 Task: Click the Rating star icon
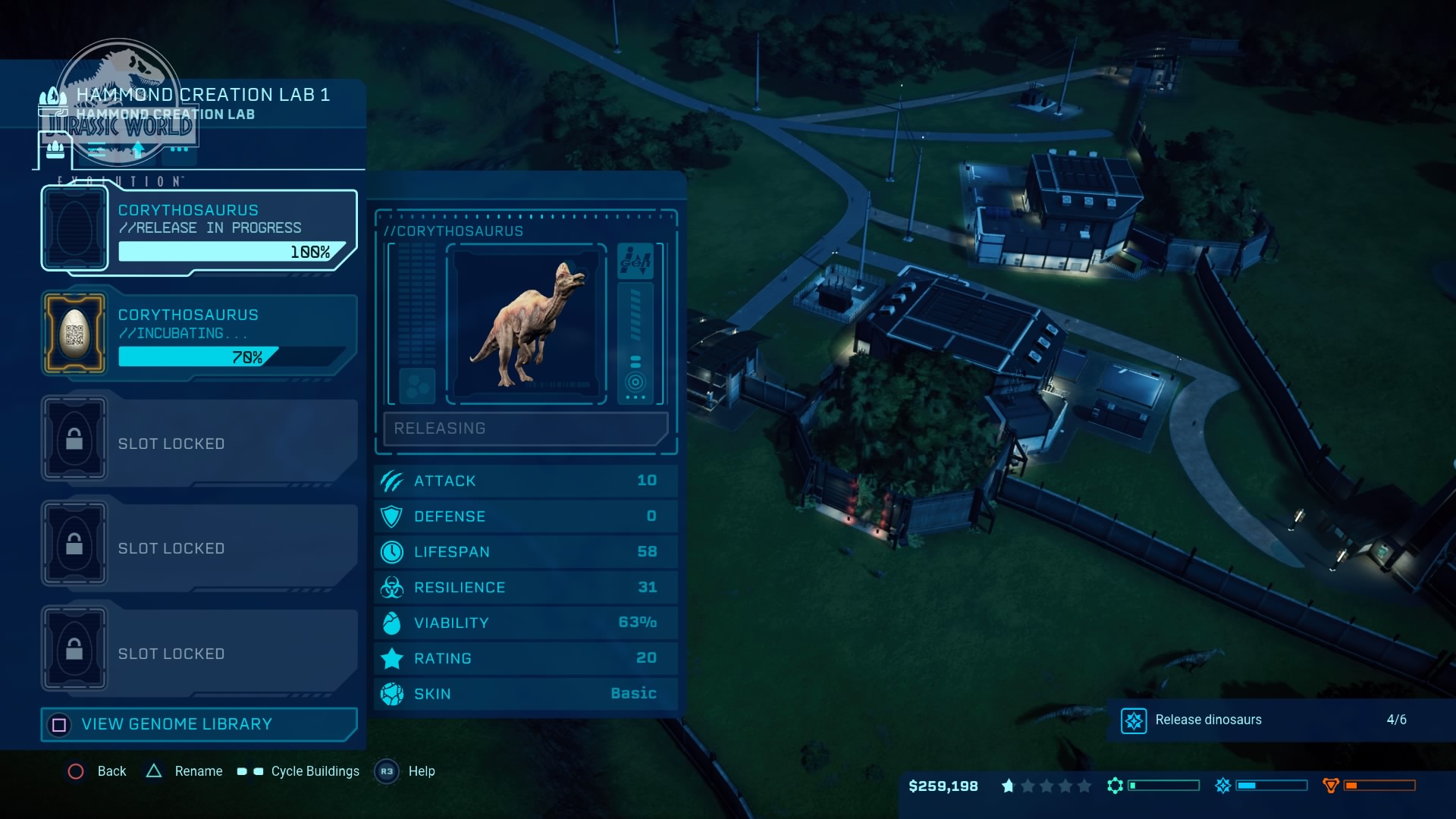[391, 657]
